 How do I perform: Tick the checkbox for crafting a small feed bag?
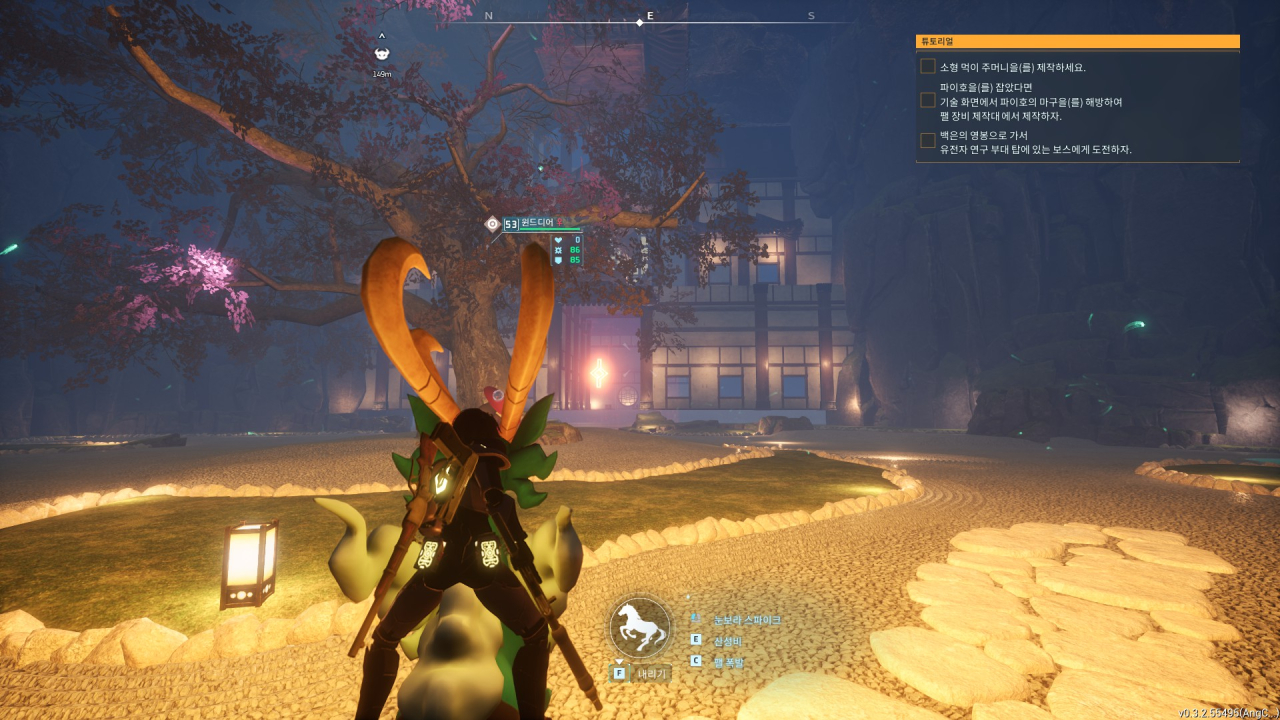(x=928, y=67)
